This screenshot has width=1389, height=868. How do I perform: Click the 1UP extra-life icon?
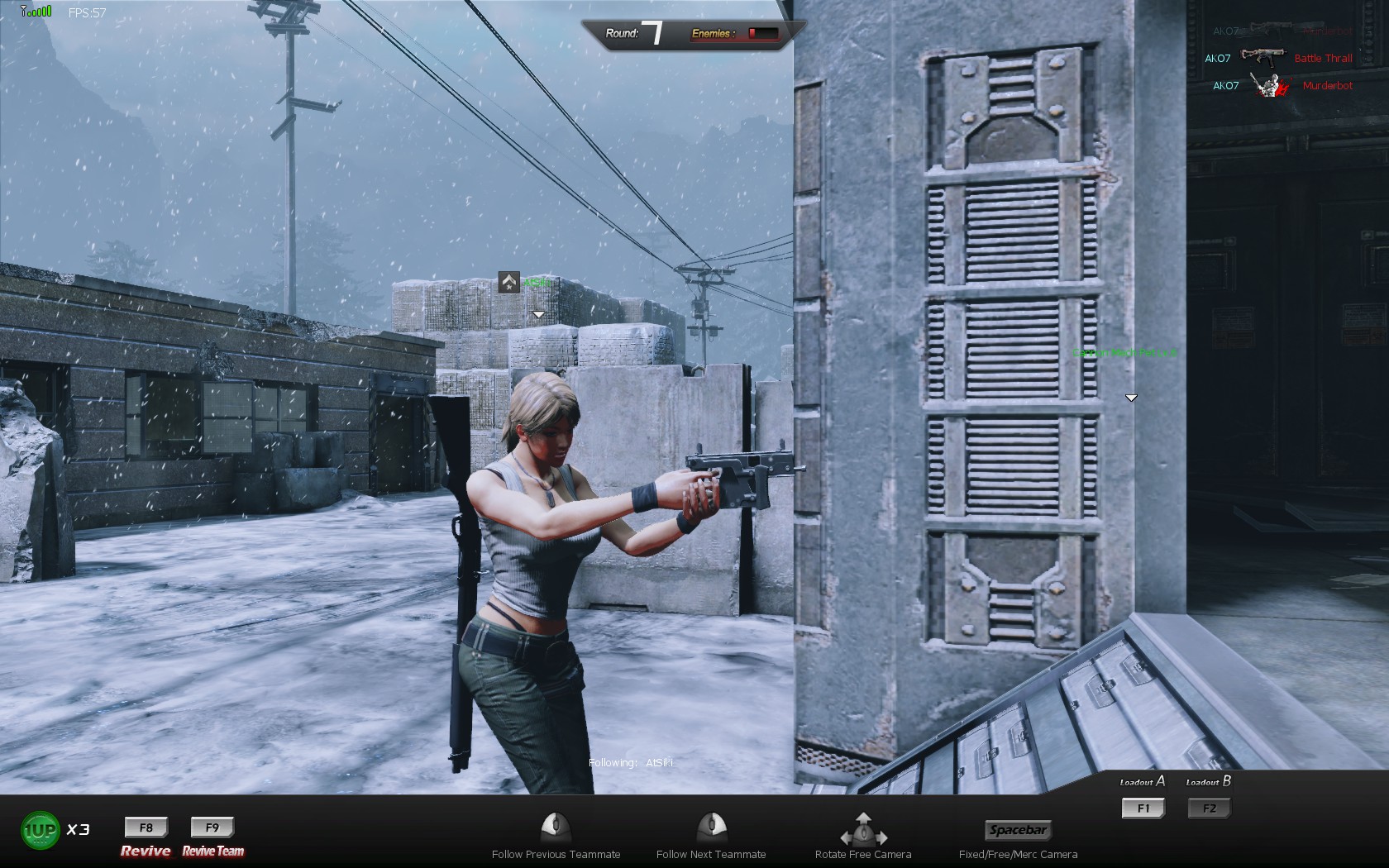tap(40, 829)
